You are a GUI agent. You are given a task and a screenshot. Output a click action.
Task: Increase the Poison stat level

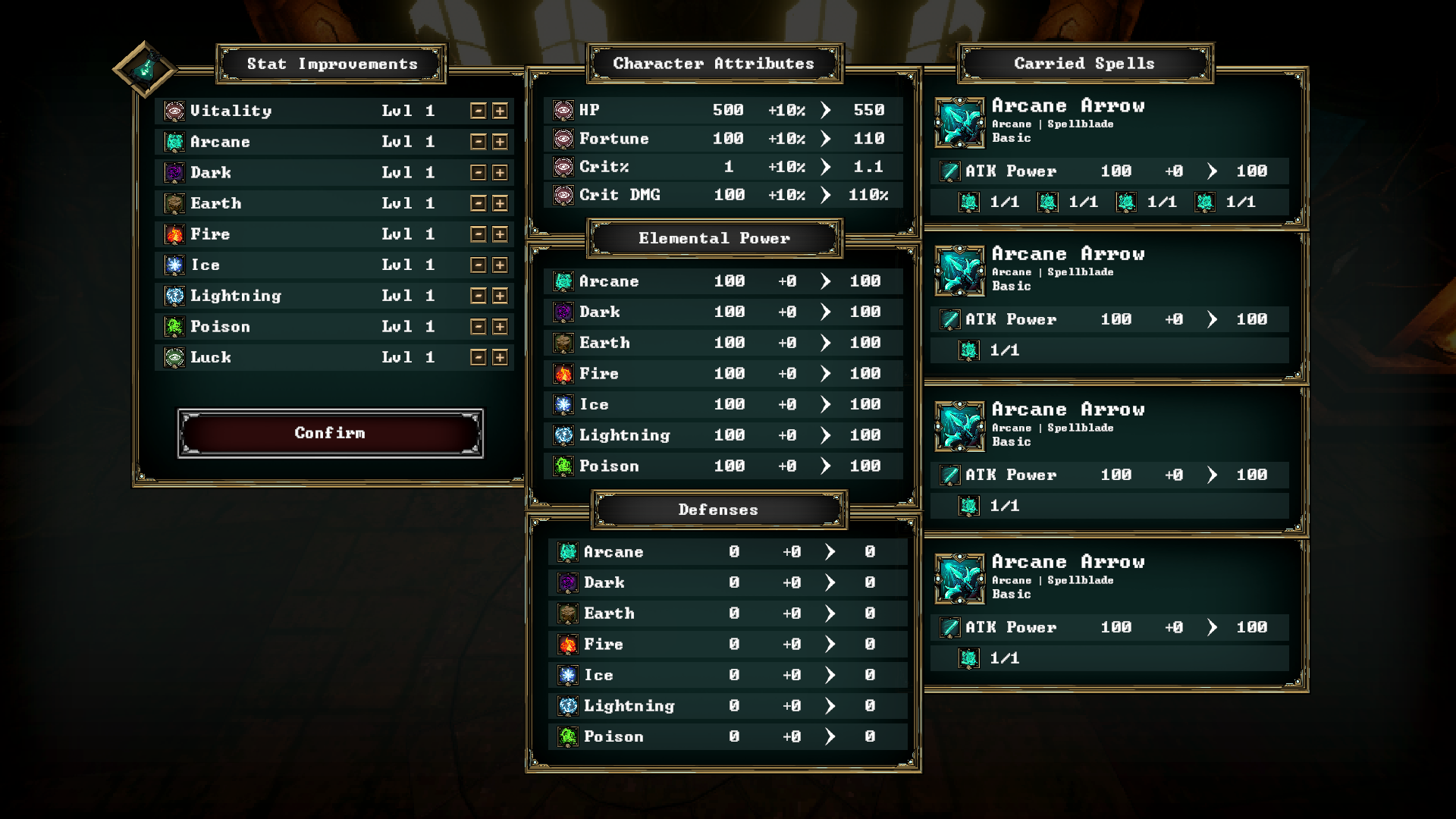pyautogui.click(x=500, y=327)
